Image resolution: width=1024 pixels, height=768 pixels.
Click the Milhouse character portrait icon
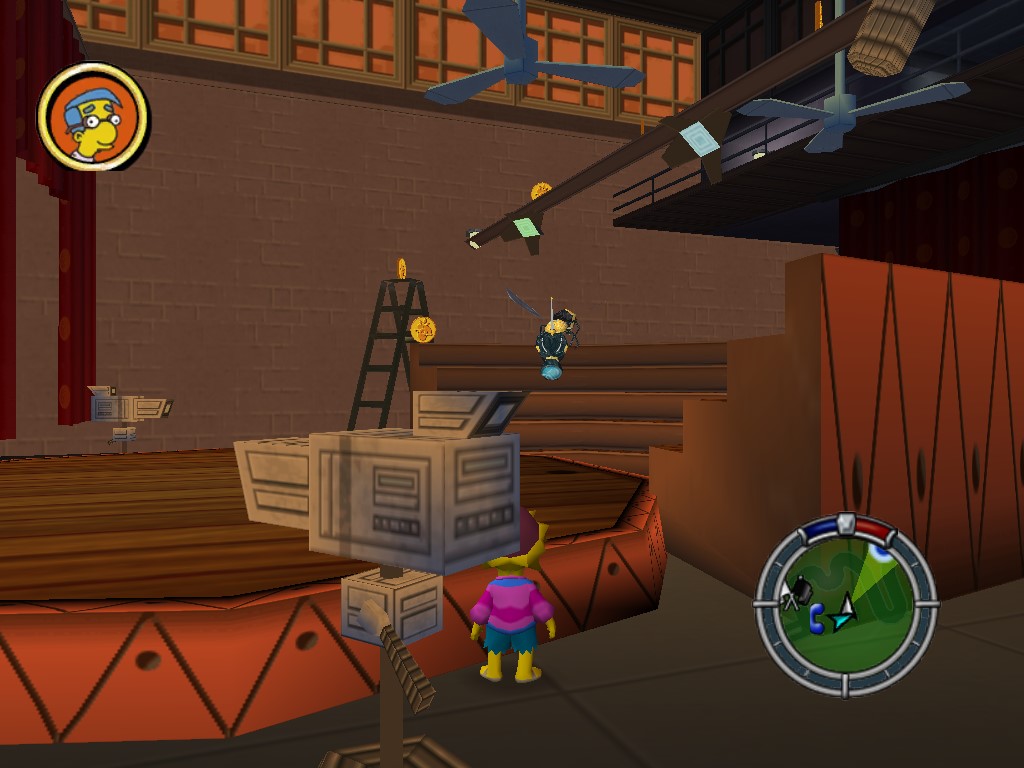coord(93,116)
